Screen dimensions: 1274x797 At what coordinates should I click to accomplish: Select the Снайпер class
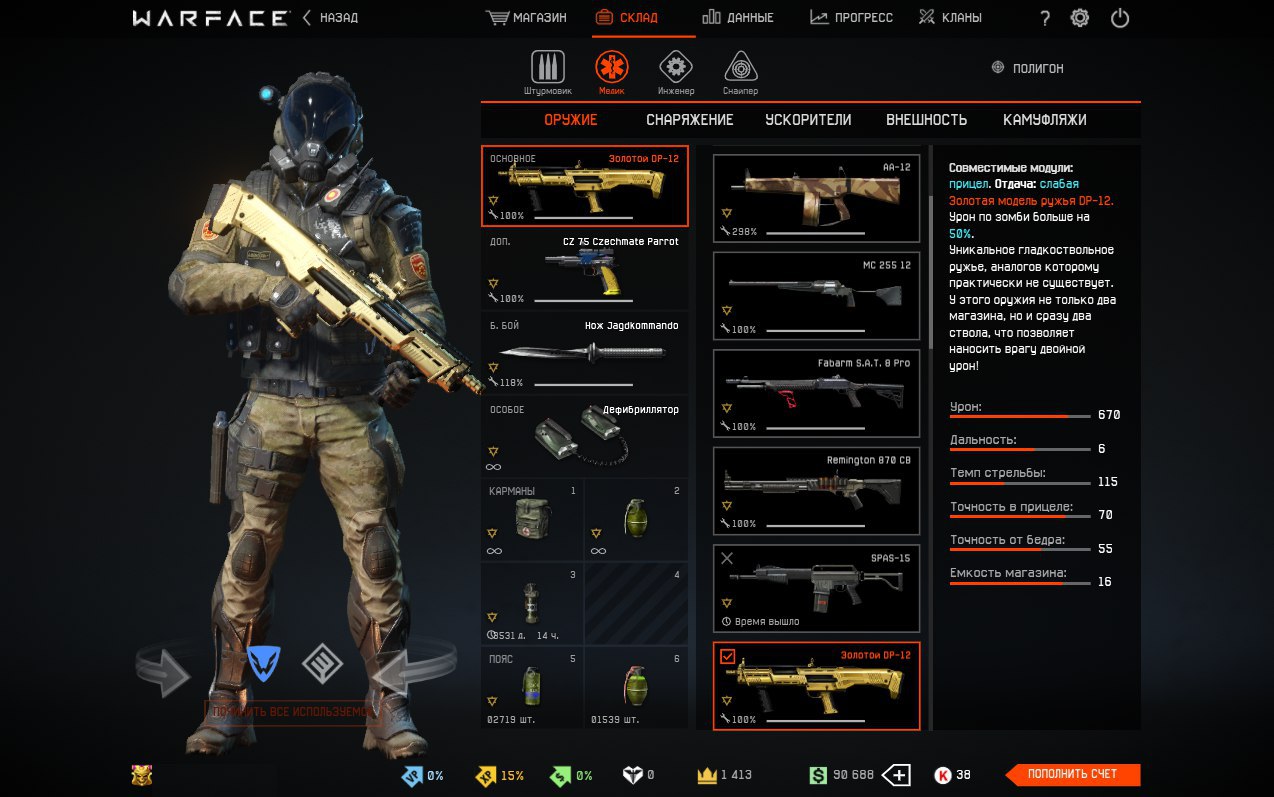[x=740, y=72]
